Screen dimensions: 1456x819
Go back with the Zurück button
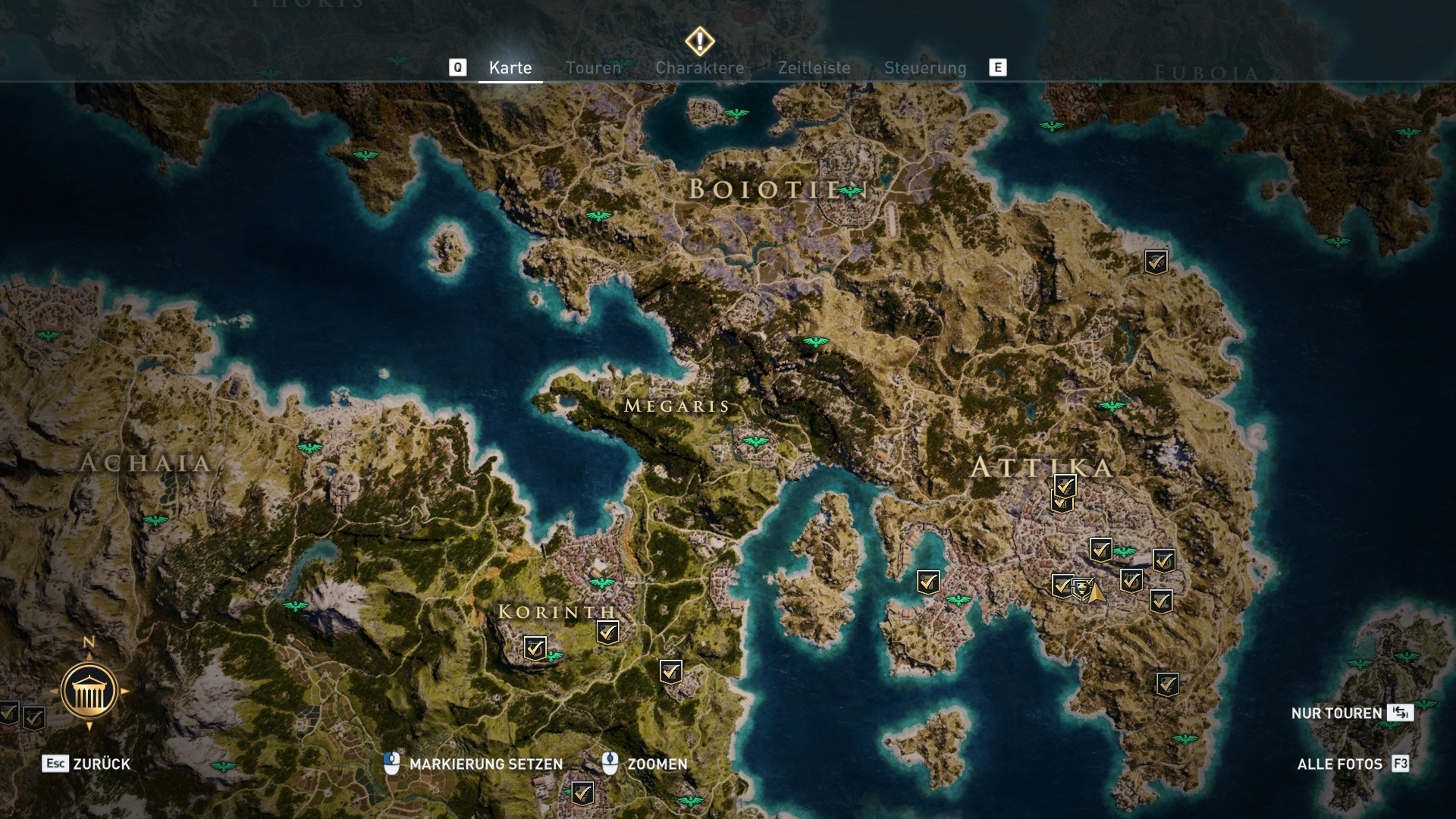pos(86,764)
